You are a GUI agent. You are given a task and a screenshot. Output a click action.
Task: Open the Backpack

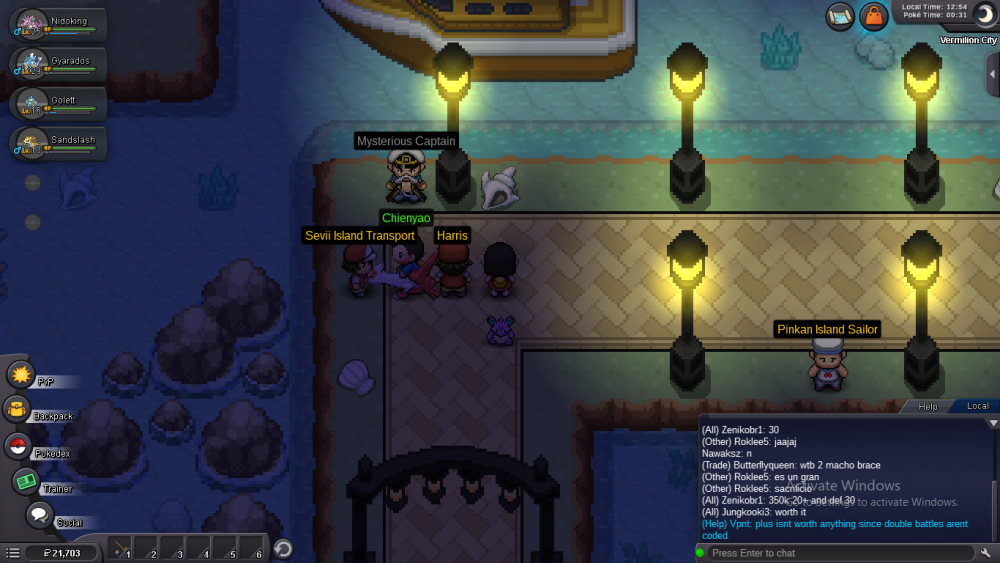(19, 409)
